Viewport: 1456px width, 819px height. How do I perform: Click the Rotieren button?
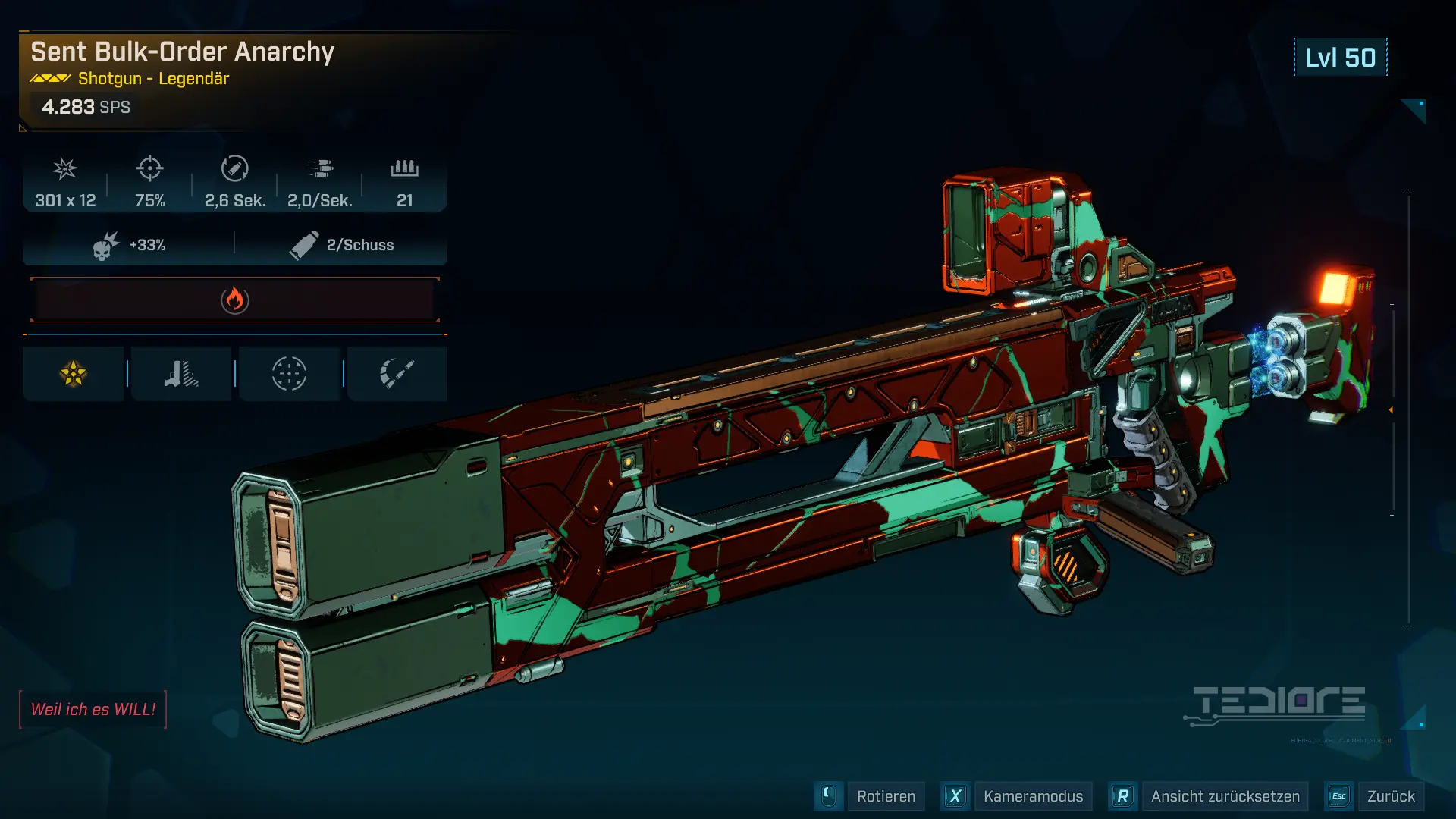(885, 796)
